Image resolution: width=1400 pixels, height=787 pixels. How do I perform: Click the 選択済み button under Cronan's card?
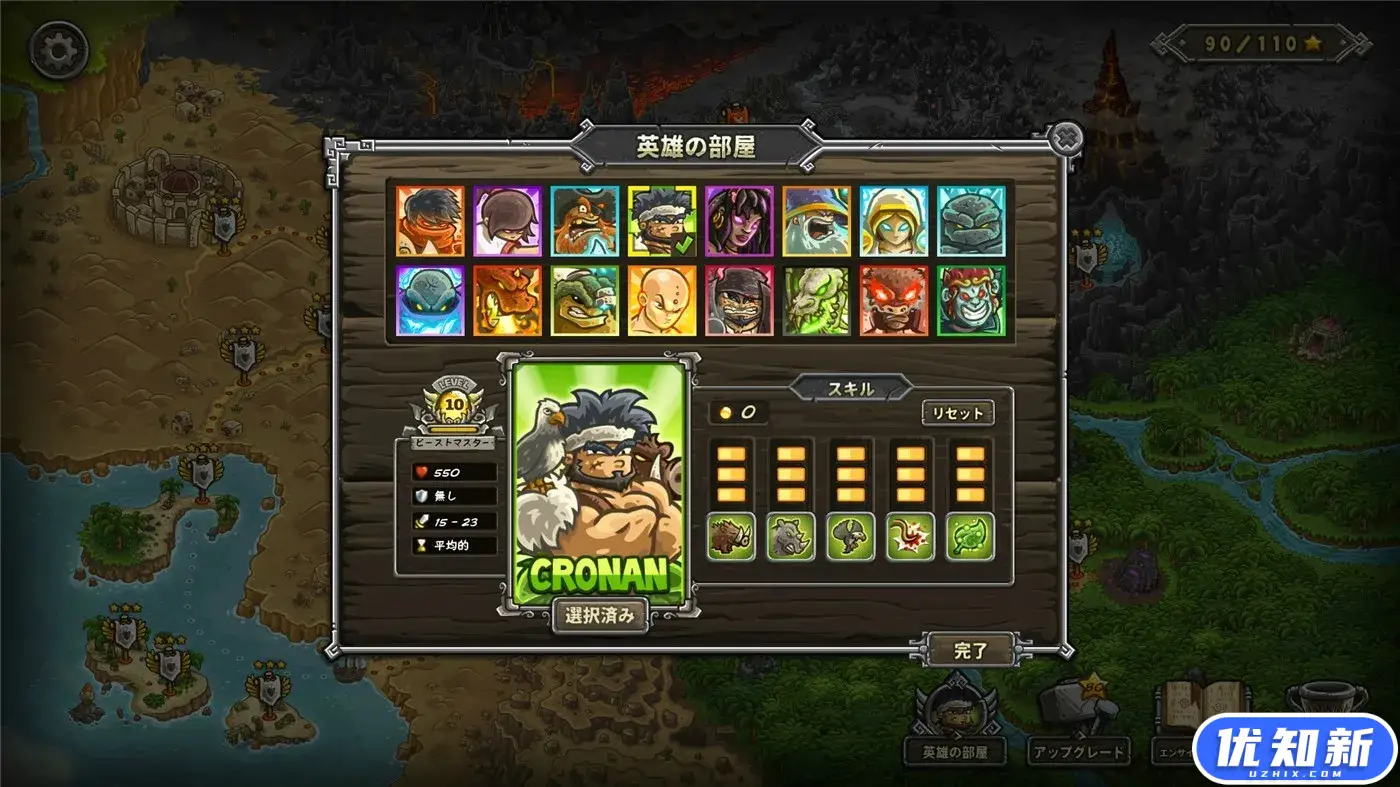[601, 617]
